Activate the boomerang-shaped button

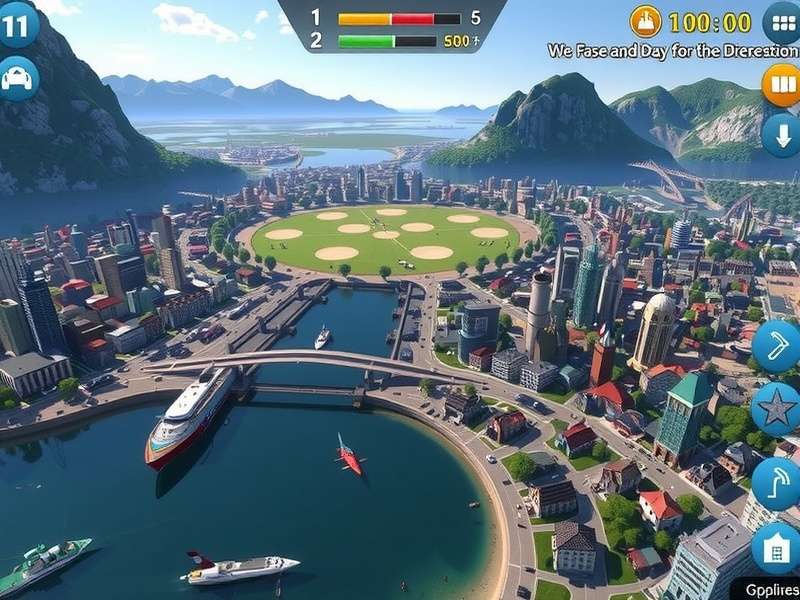click(777, 346)
